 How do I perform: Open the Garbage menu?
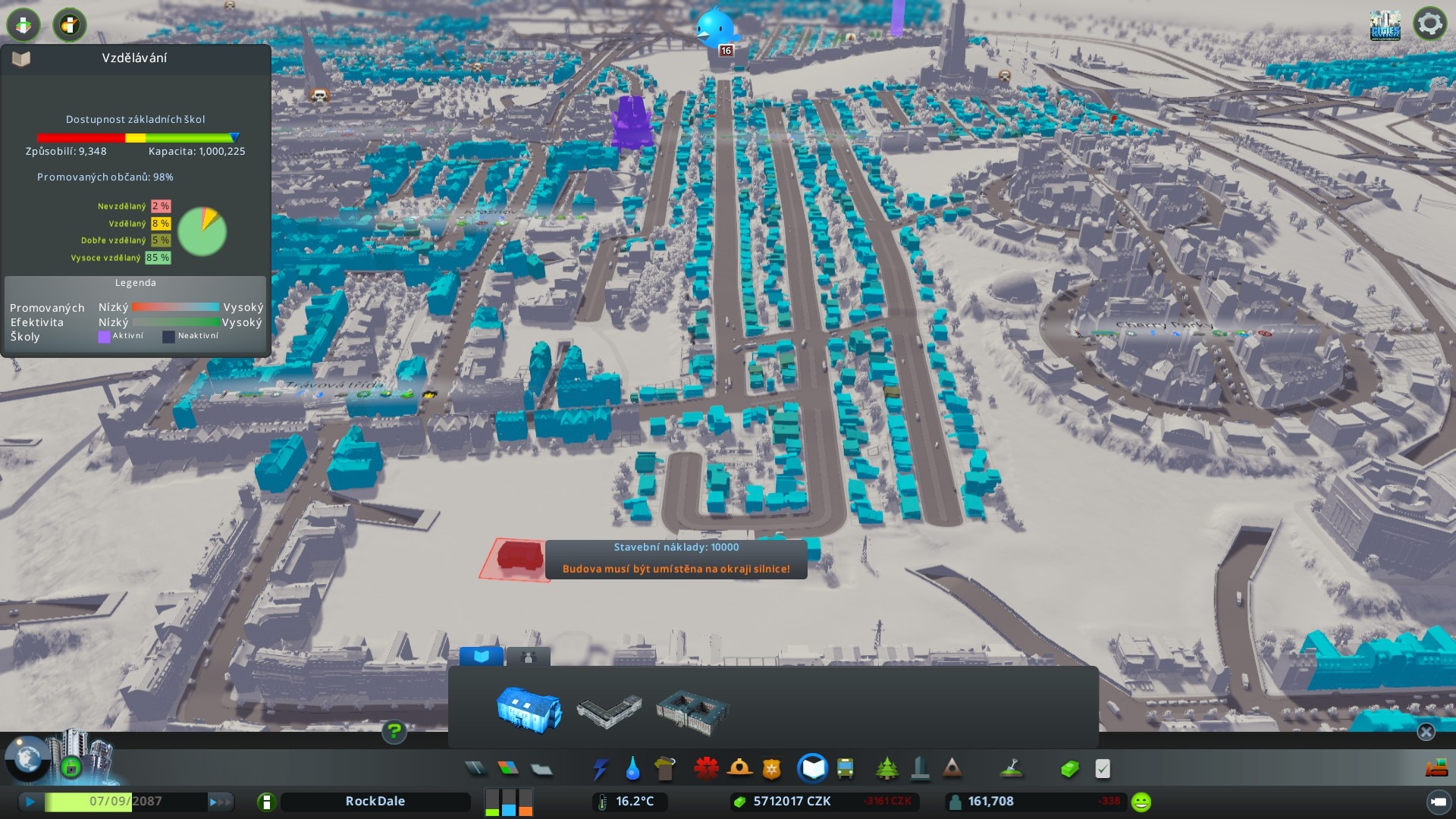665,770
